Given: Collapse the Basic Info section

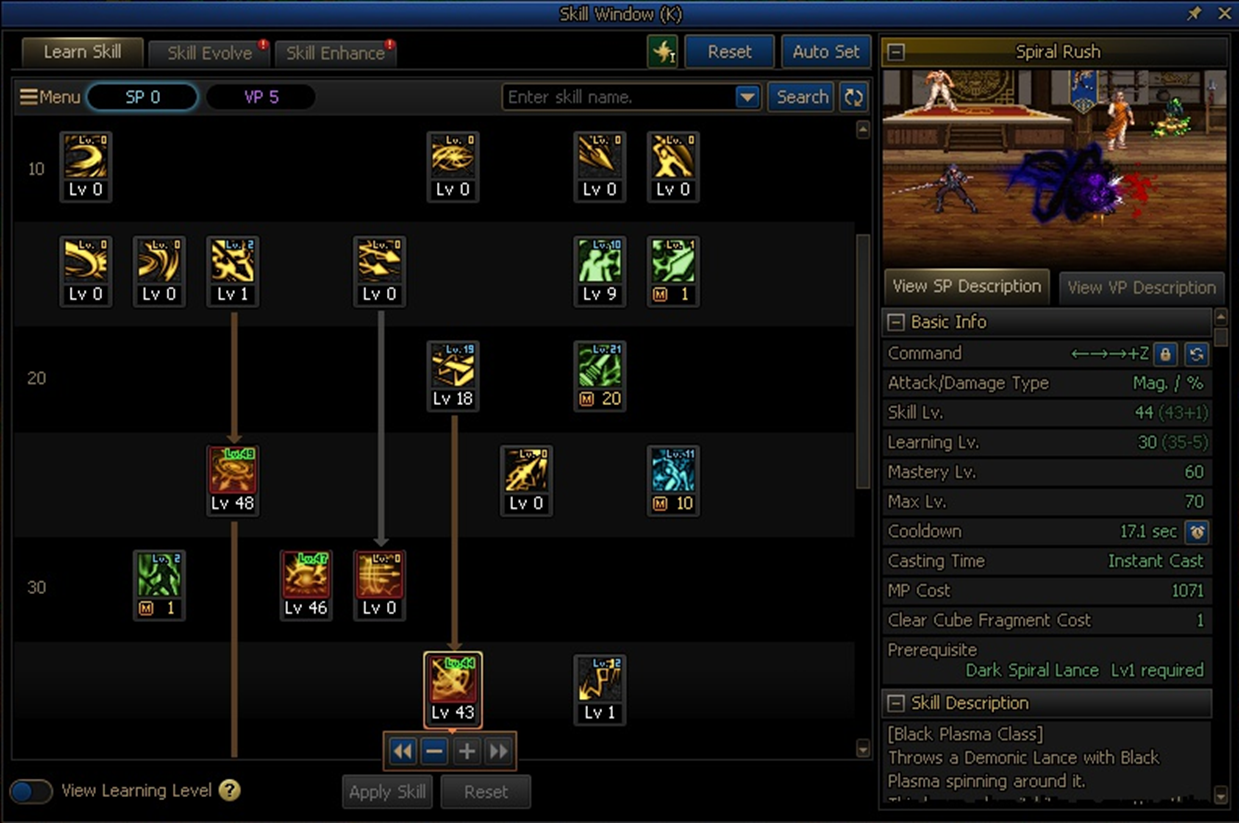Looking at the screenshot, I should click(896, 322).
